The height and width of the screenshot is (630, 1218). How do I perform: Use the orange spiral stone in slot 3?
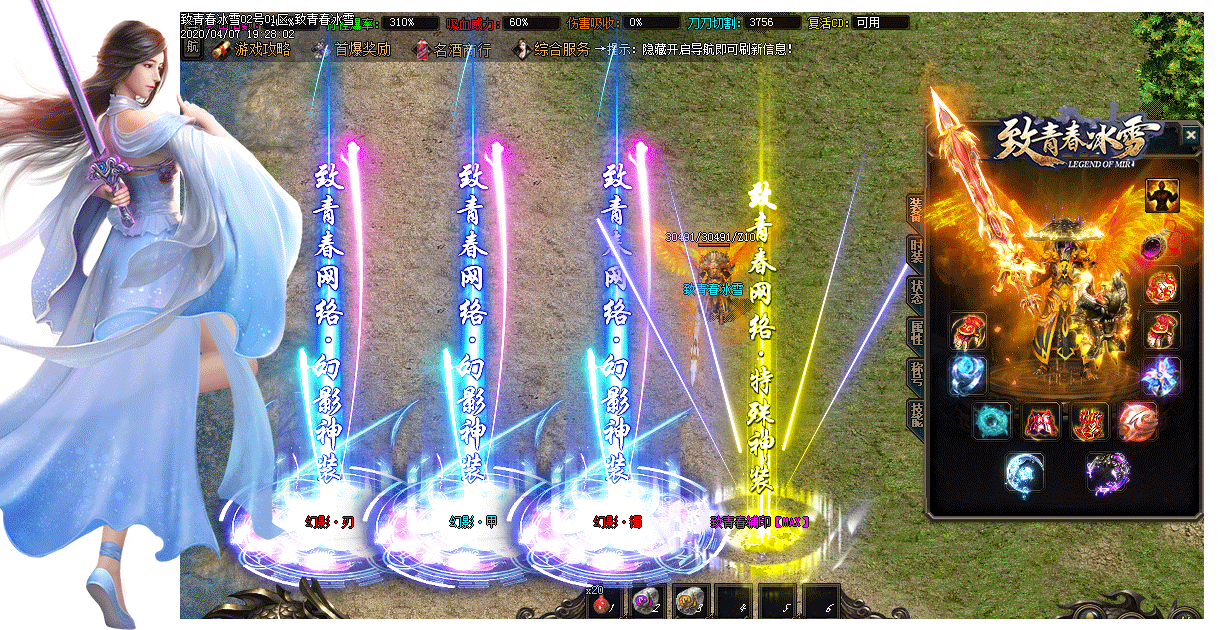(x=691, y=602)
